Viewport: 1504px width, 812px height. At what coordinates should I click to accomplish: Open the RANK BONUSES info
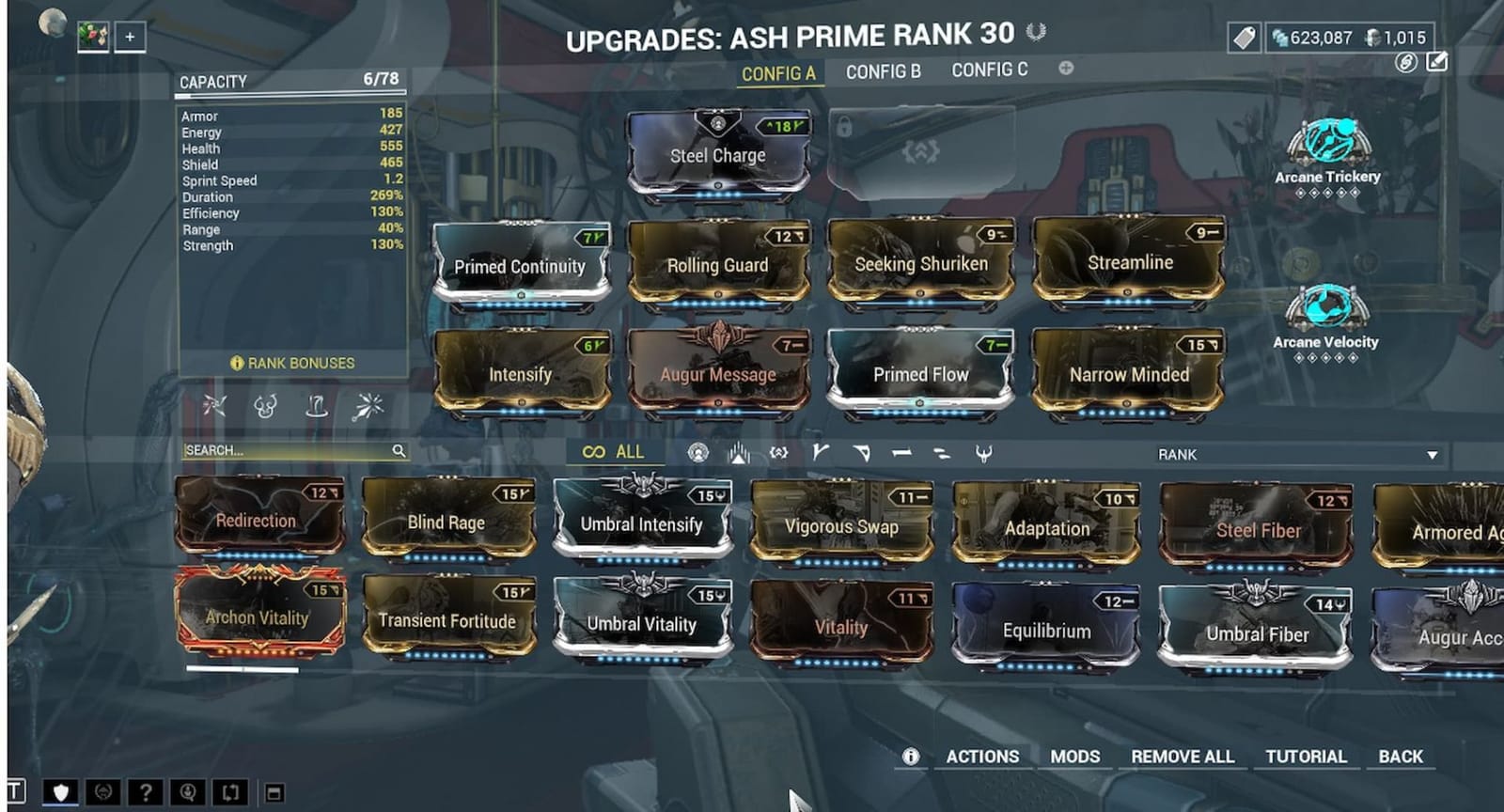coord(293,363)
